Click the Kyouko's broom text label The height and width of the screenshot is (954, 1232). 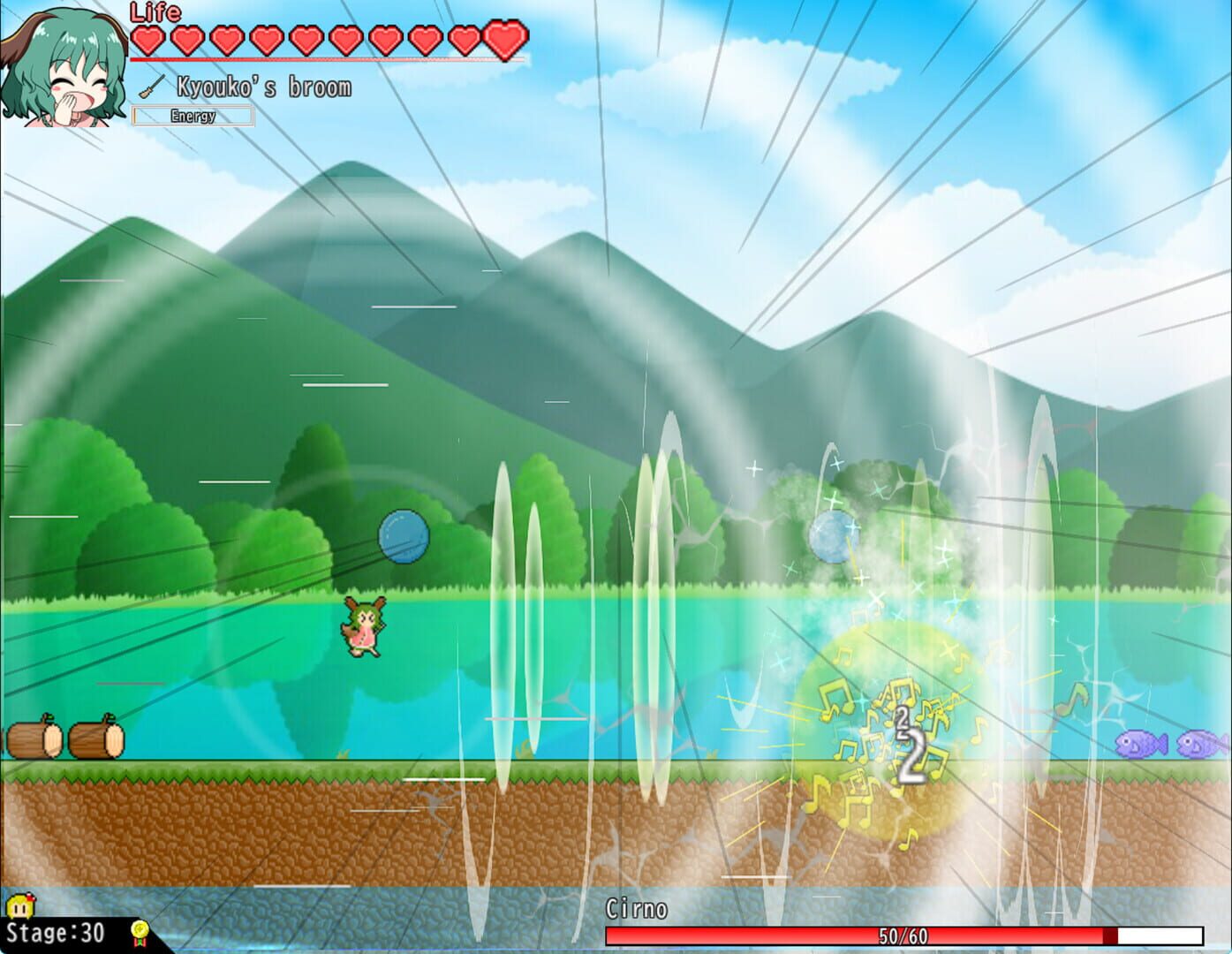pos(264,86)
